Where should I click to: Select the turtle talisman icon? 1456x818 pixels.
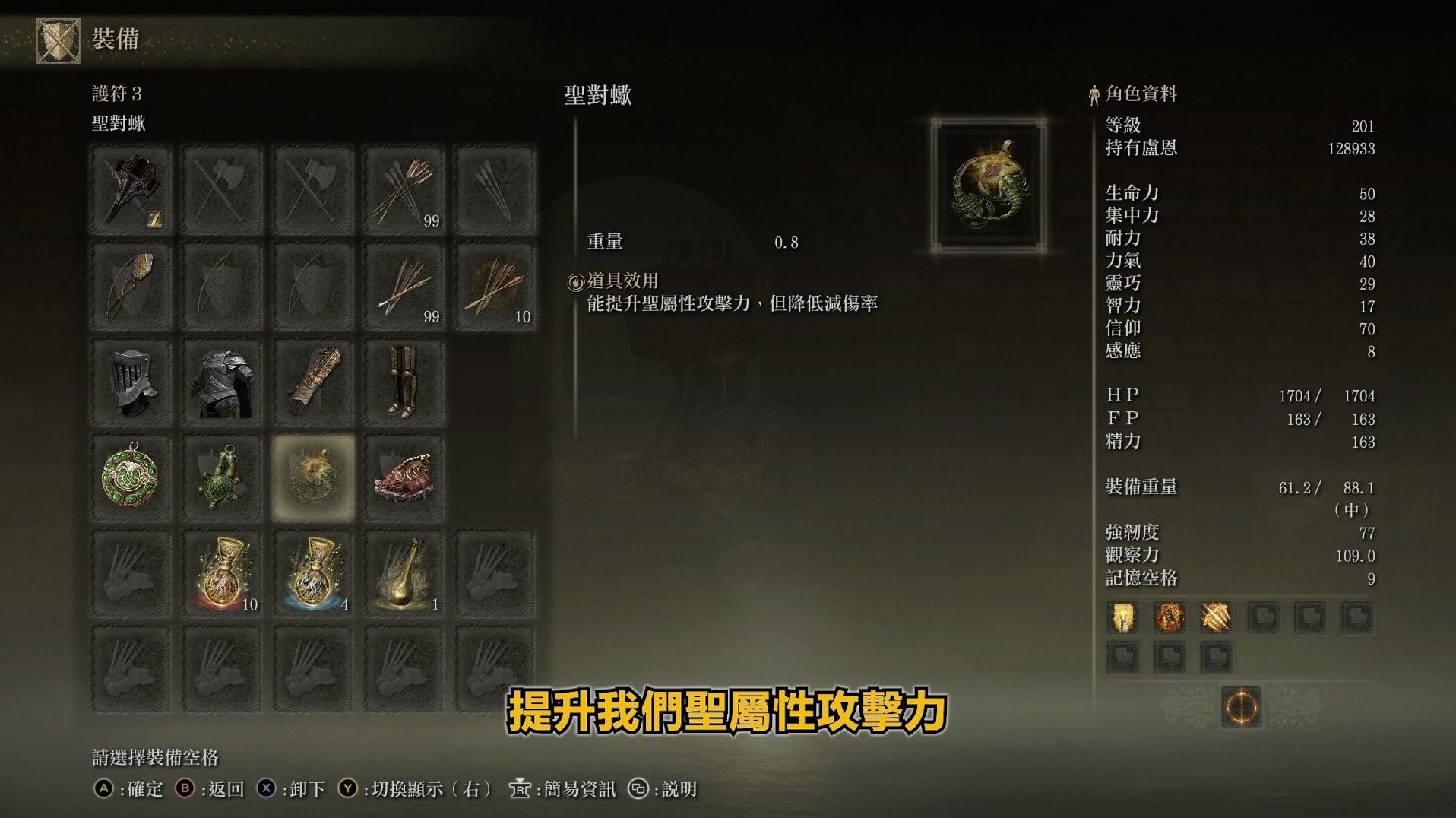222,477
